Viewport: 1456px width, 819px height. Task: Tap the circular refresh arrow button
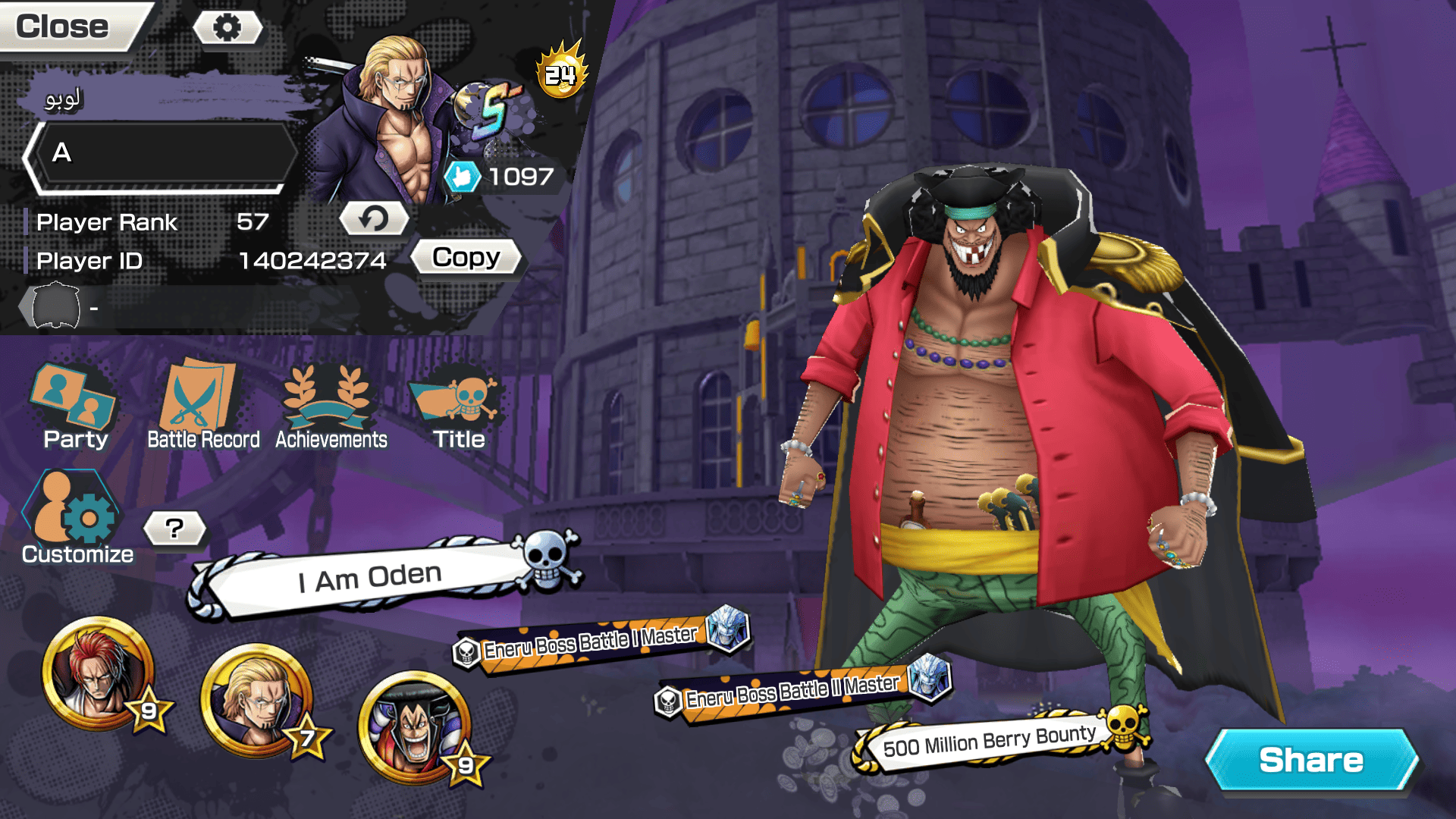(373, 219)
